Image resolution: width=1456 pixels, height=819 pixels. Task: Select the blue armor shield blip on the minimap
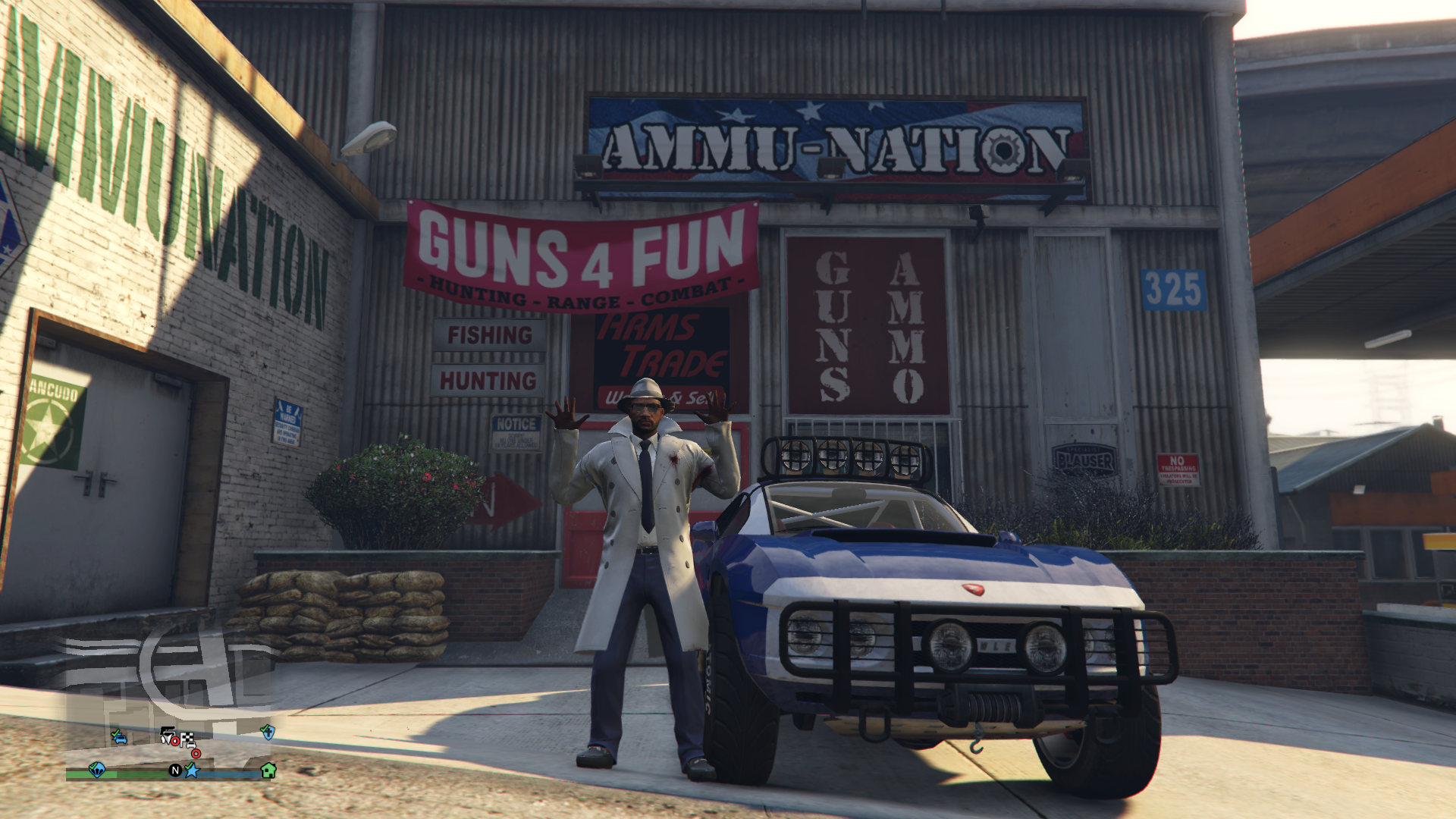coord(268,733)
